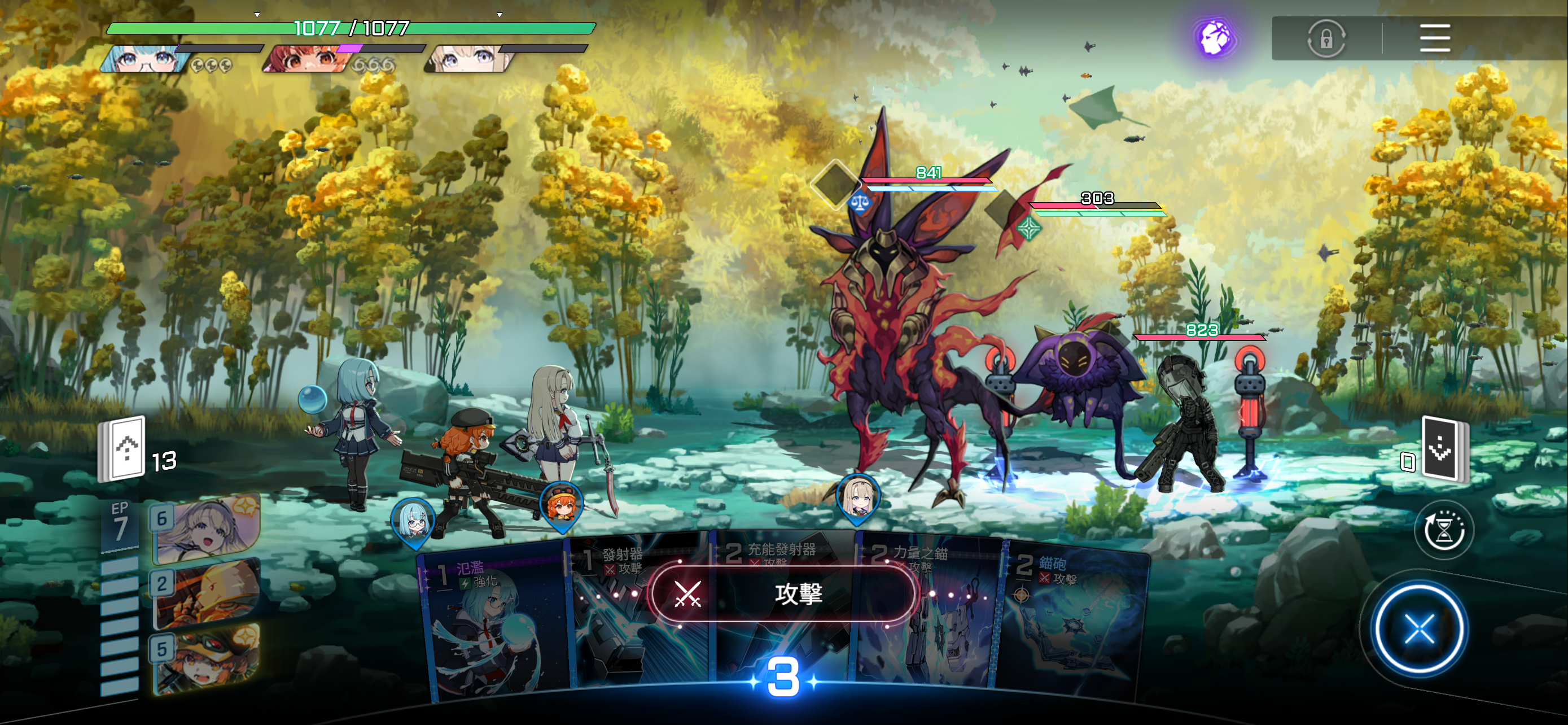1568x725 pixels.
Task: Toggle the padlock lock icon
Action: 1326,39
